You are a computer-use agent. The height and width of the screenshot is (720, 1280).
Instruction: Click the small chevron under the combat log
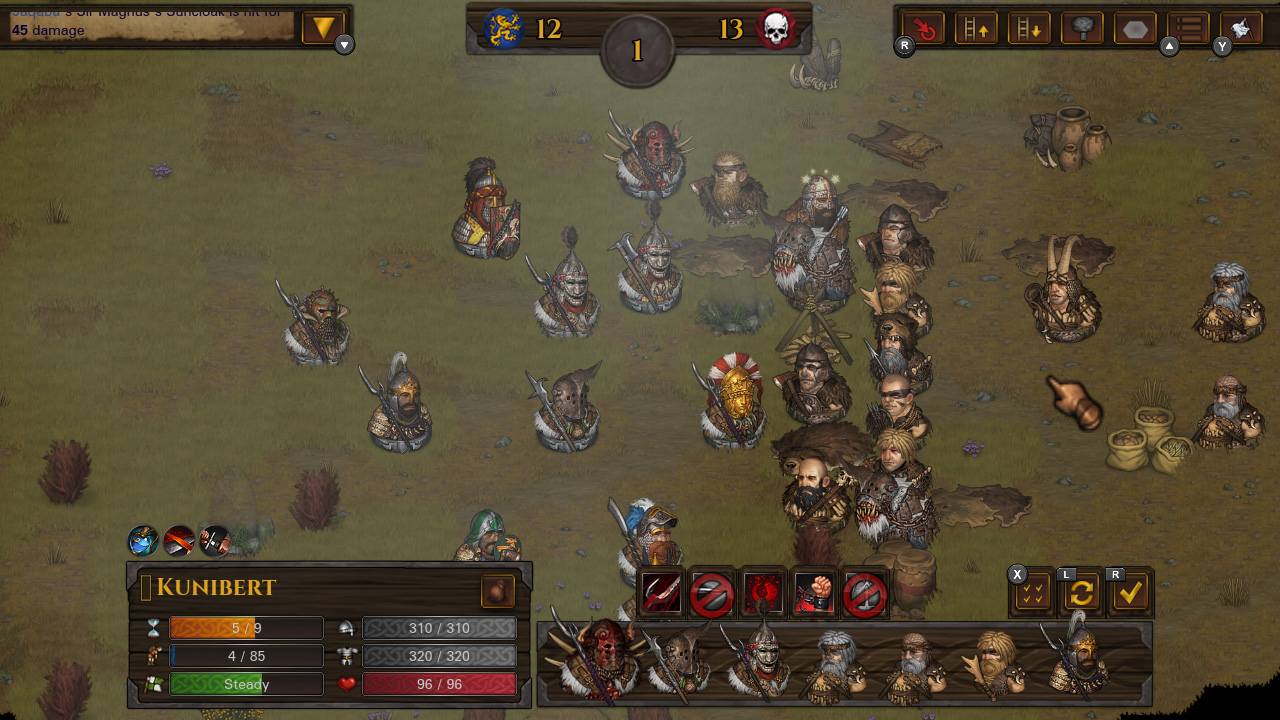[x=343, y=46]
